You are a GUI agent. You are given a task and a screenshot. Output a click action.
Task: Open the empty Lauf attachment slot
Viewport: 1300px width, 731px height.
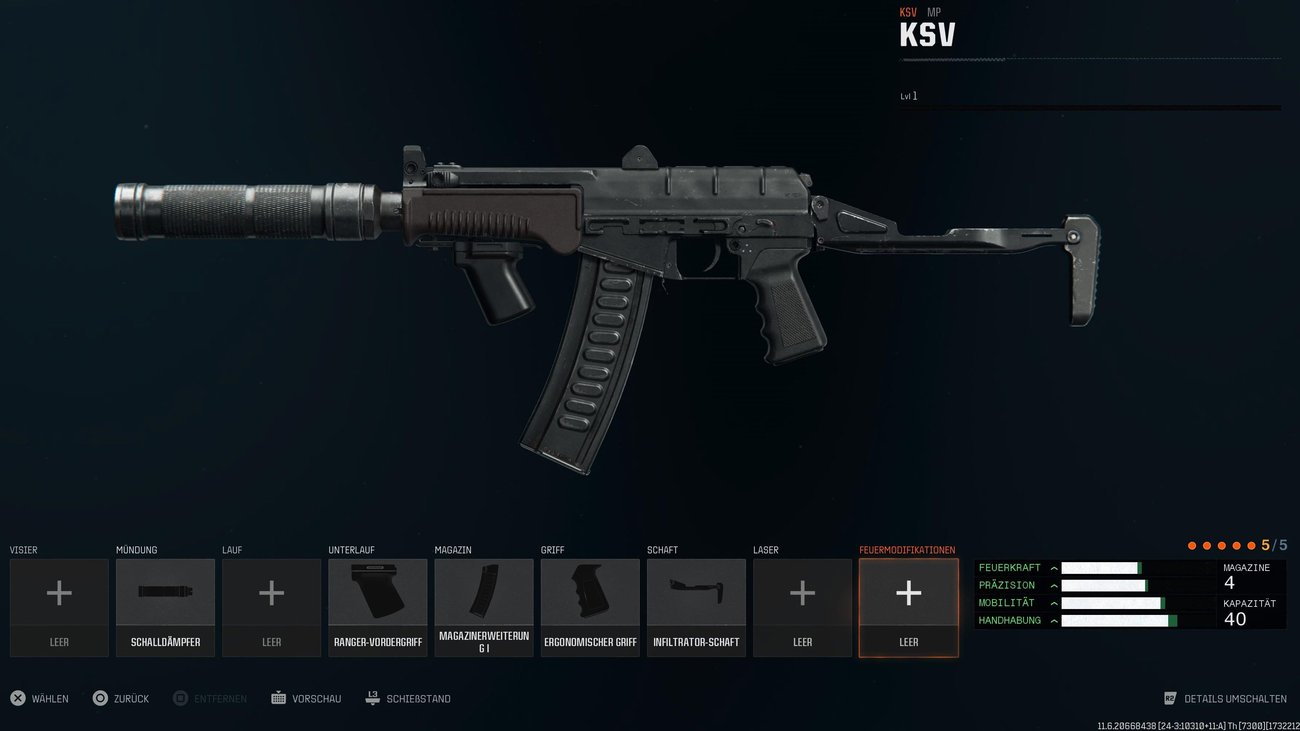click(271, 607)
